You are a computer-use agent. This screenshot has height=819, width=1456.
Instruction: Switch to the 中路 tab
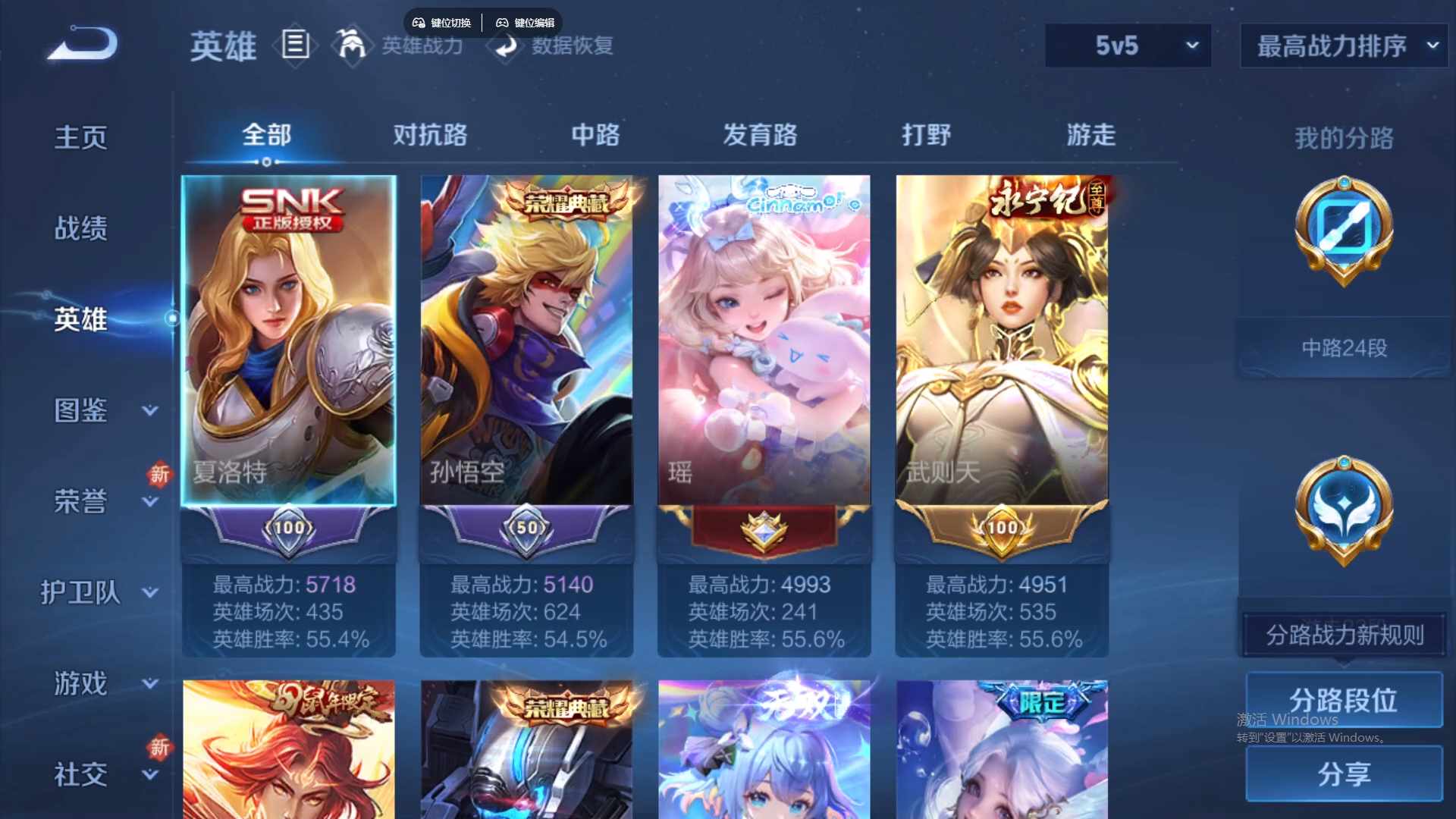(x=595, y=135)
